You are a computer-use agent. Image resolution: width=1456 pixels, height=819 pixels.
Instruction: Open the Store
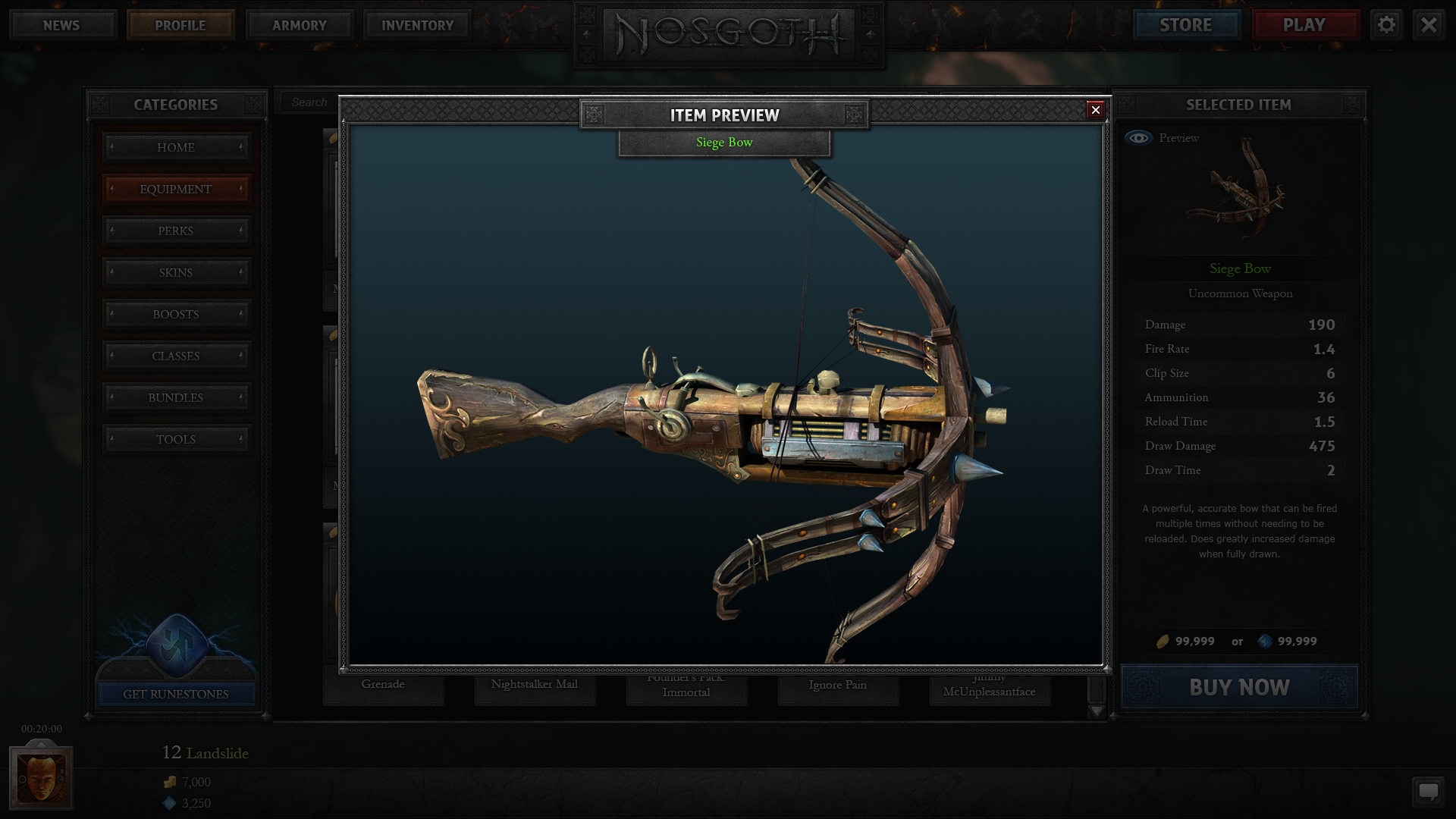[x=1185, y=25]
